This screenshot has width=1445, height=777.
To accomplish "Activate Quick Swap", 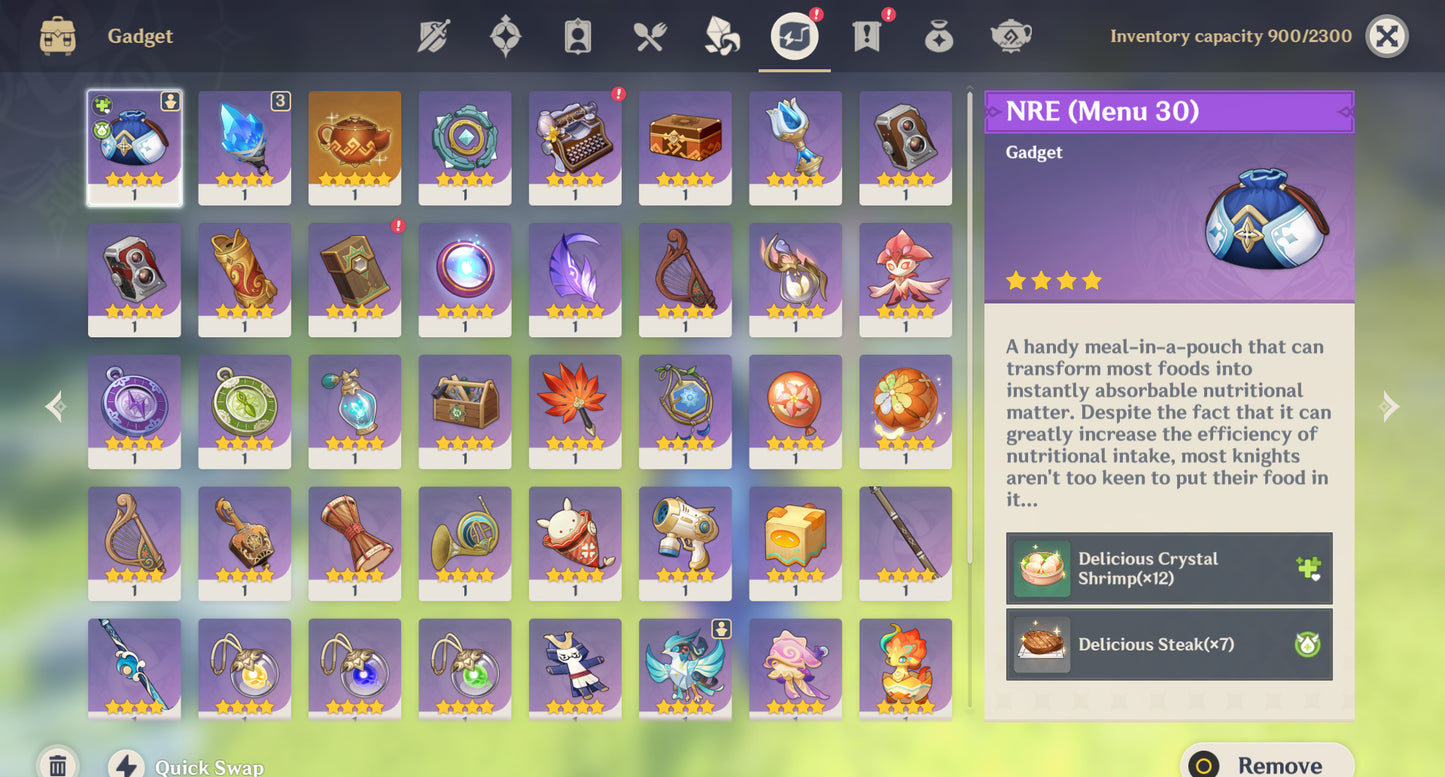I will 188,766.
